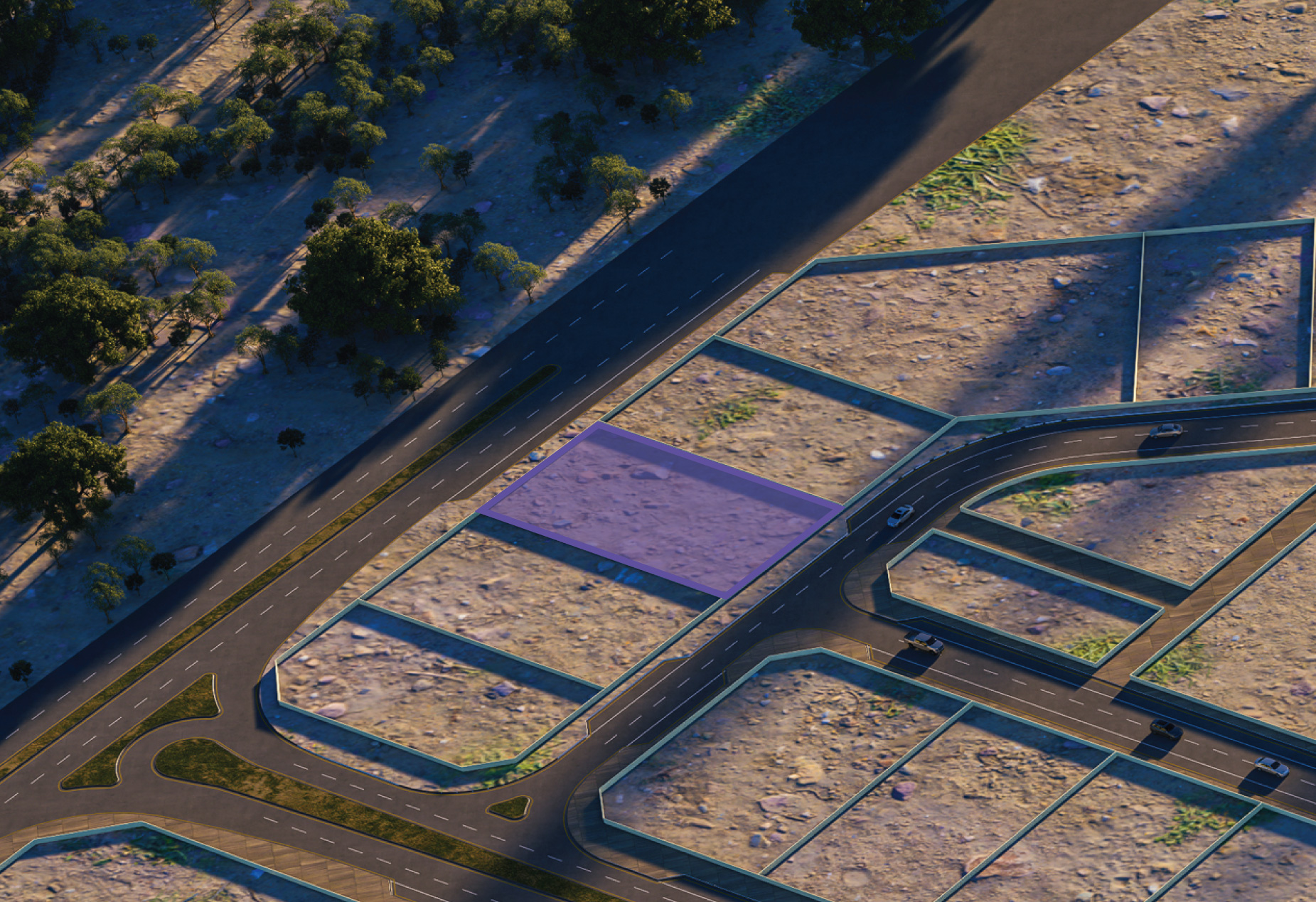Select the purple highlighted land plot
The height and width of the screenshot is (902, 1316).
pyautogui.click(x=658, y=508)
